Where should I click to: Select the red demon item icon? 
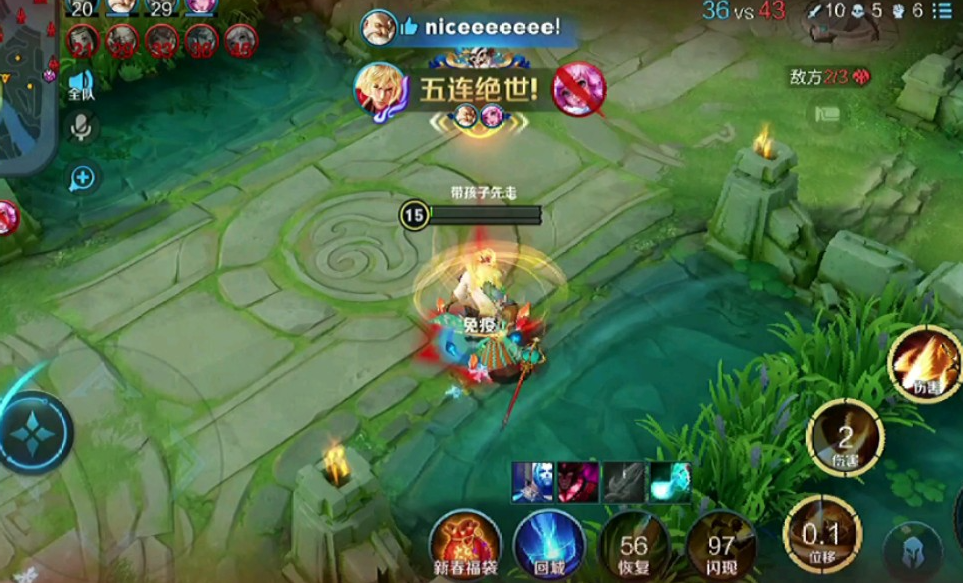[577, 481]
